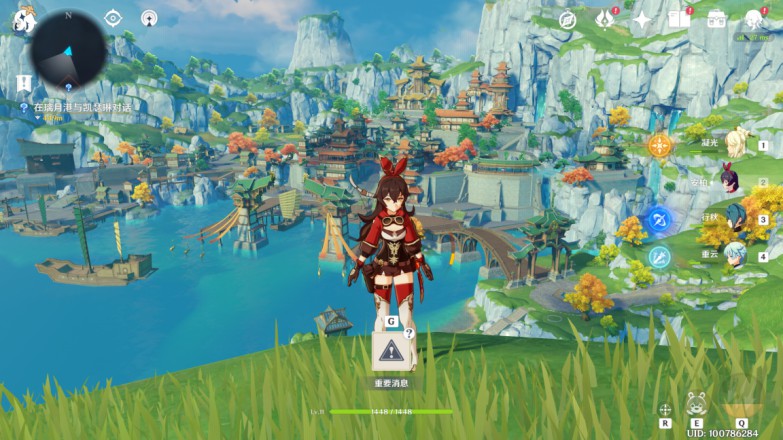Open the co-op mode icon beside the minimap
The image size is (783, 440).
[x=149, y=18]
